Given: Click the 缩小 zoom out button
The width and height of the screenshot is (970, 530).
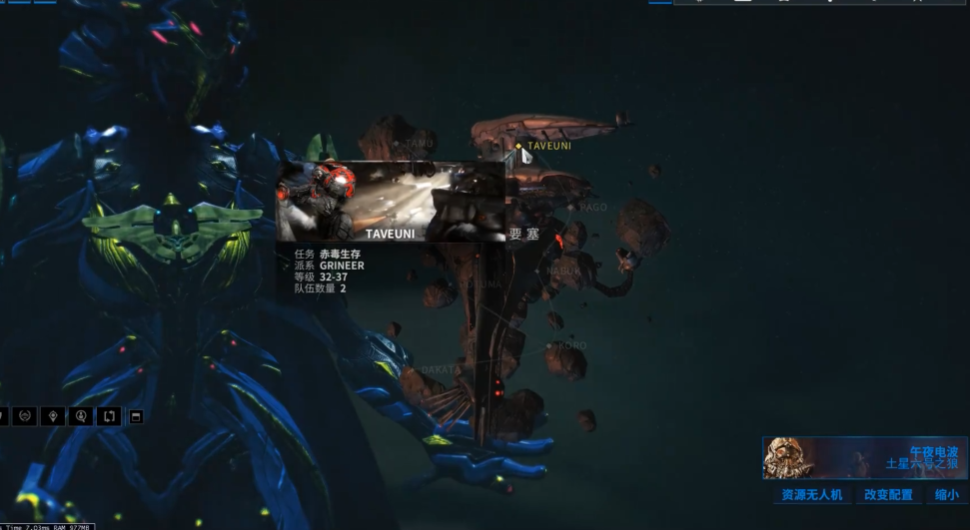Looking at the screenshot, I should [x=946, y=494].
